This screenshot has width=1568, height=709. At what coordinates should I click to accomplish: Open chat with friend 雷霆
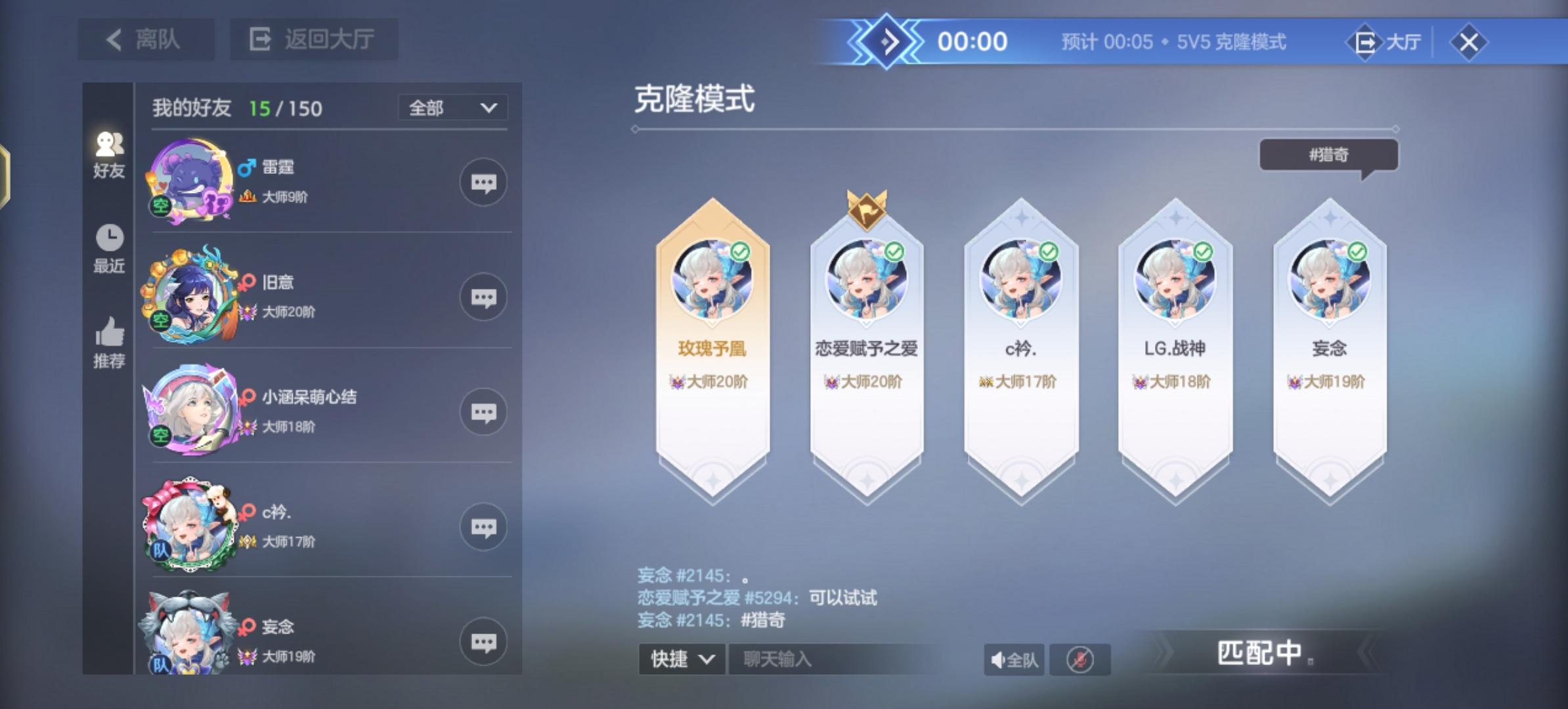[x=484, y=183]
